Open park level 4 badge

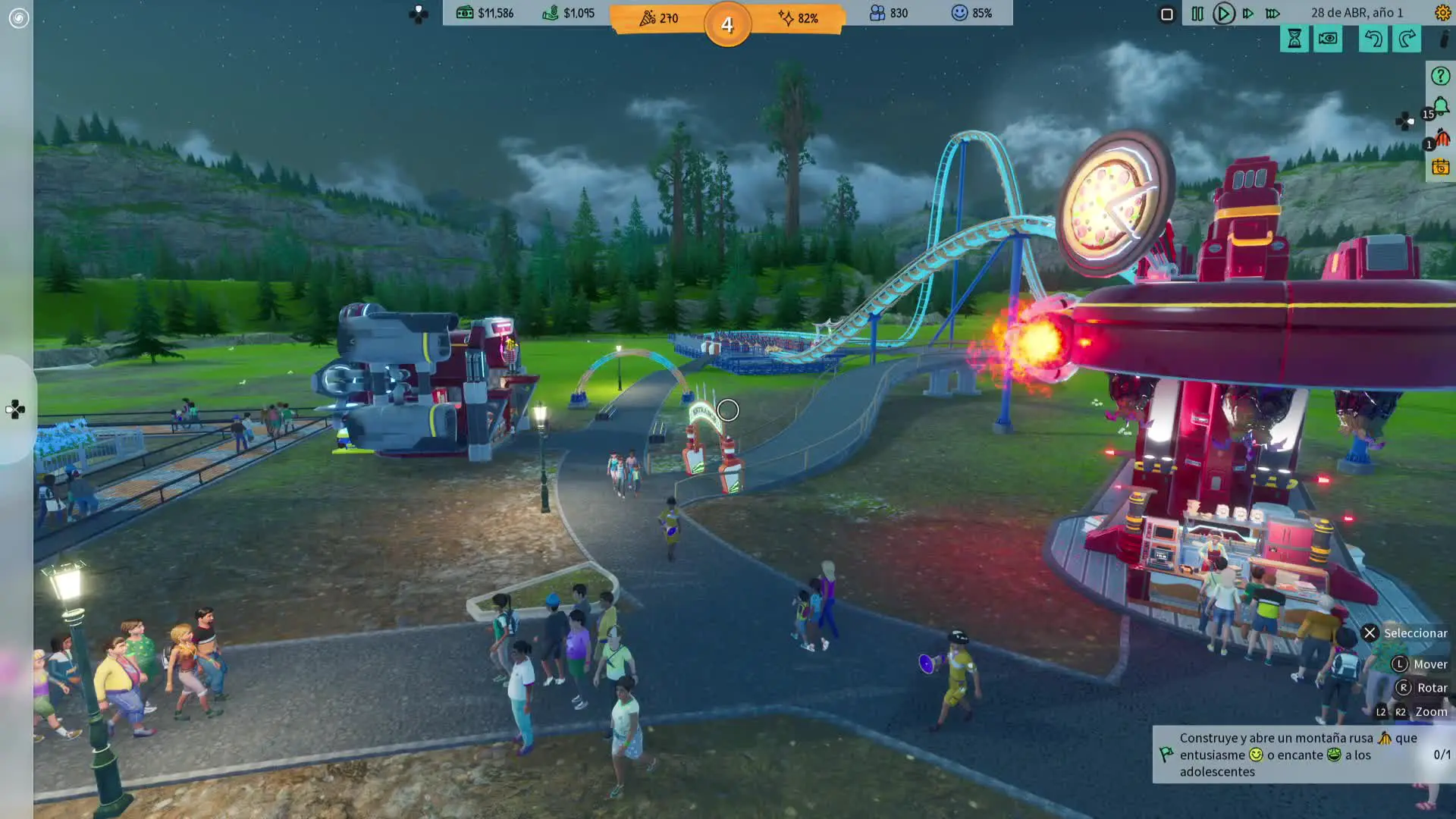click(x=727, y=25)
